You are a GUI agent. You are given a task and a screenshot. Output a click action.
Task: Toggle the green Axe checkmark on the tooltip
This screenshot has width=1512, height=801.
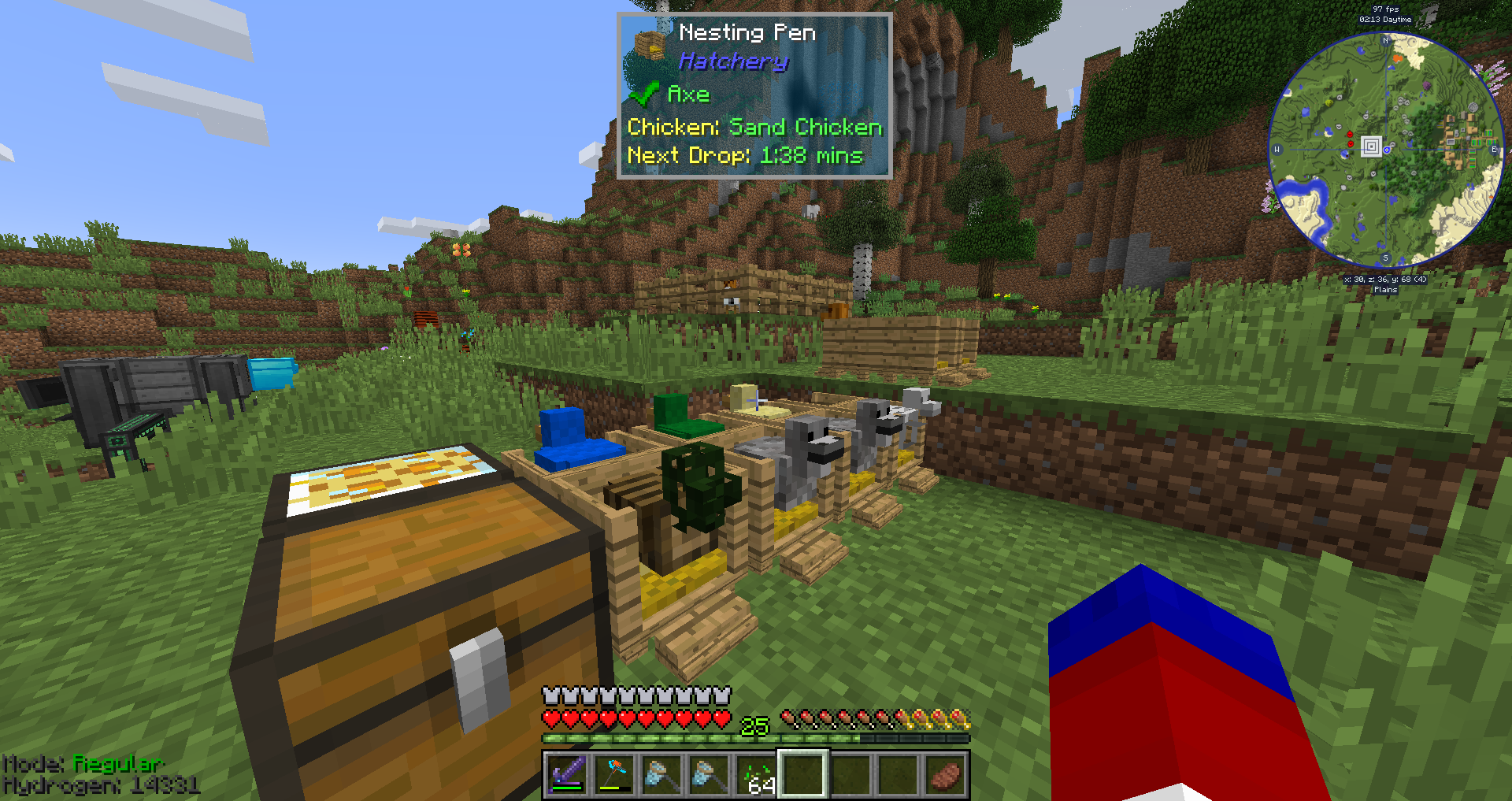643,93
